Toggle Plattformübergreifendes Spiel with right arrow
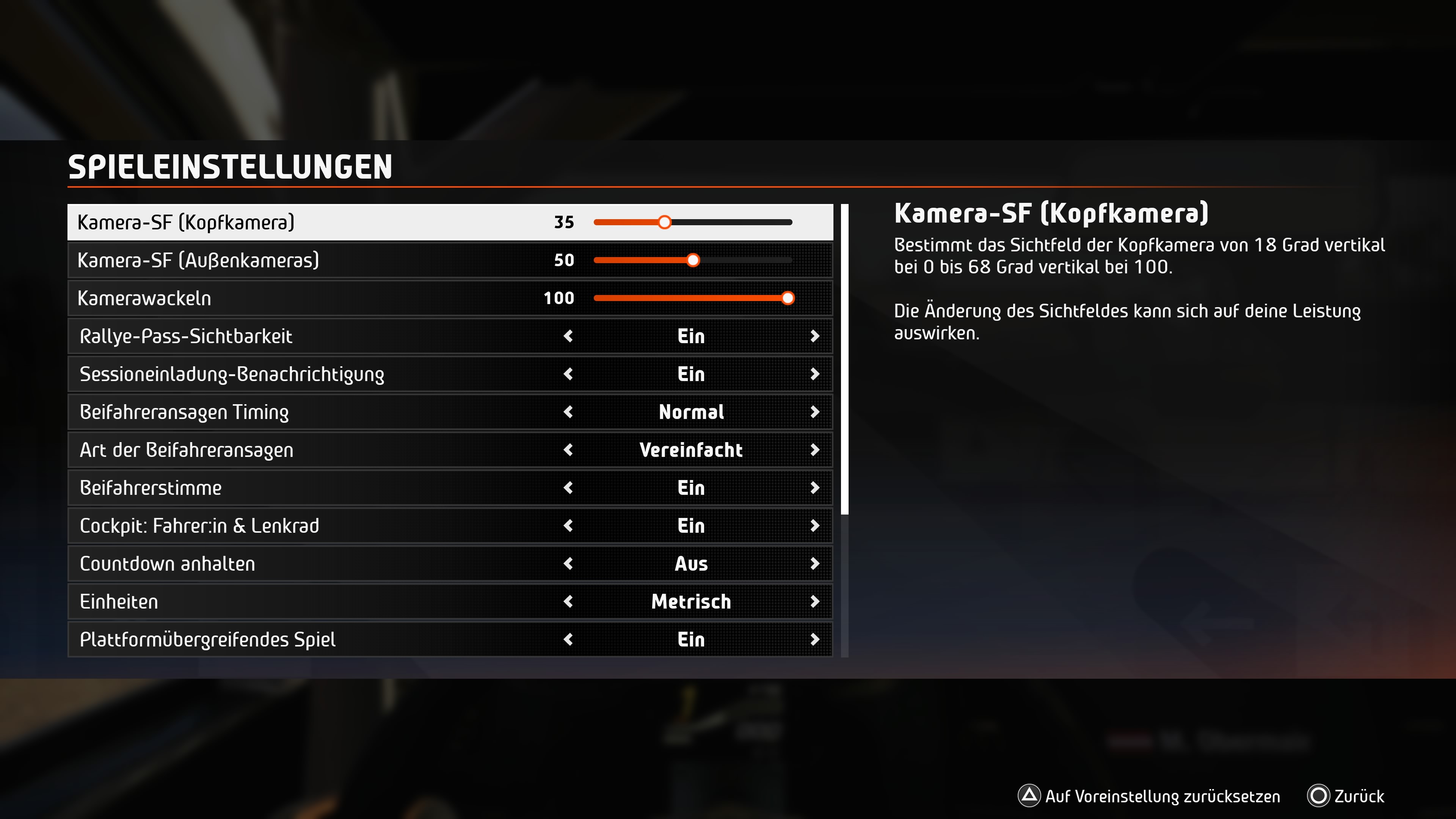The width and height of the screenshot is (1456, 819). coord(814,639)
